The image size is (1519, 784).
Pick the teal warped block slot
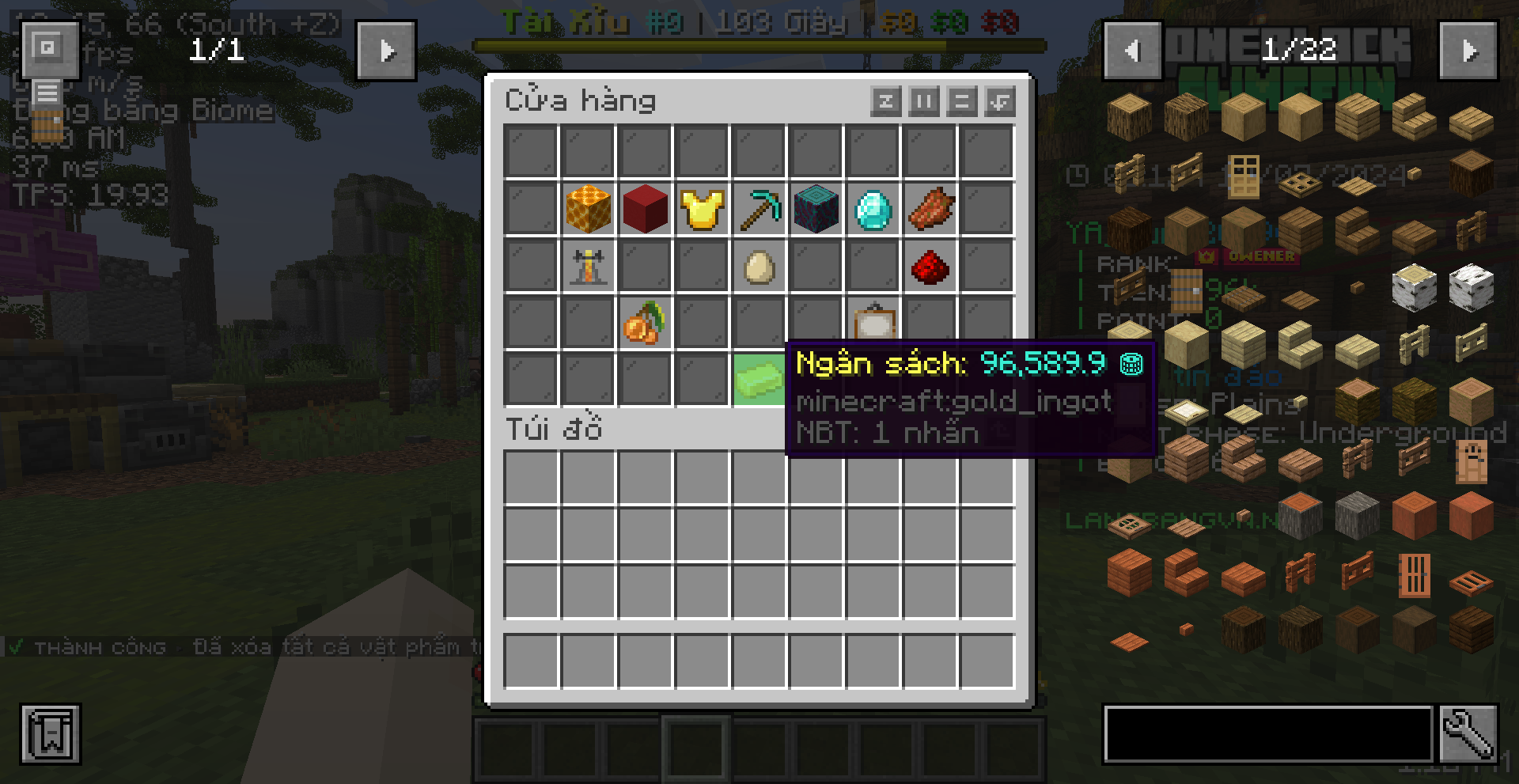click(x=816, y=210)
